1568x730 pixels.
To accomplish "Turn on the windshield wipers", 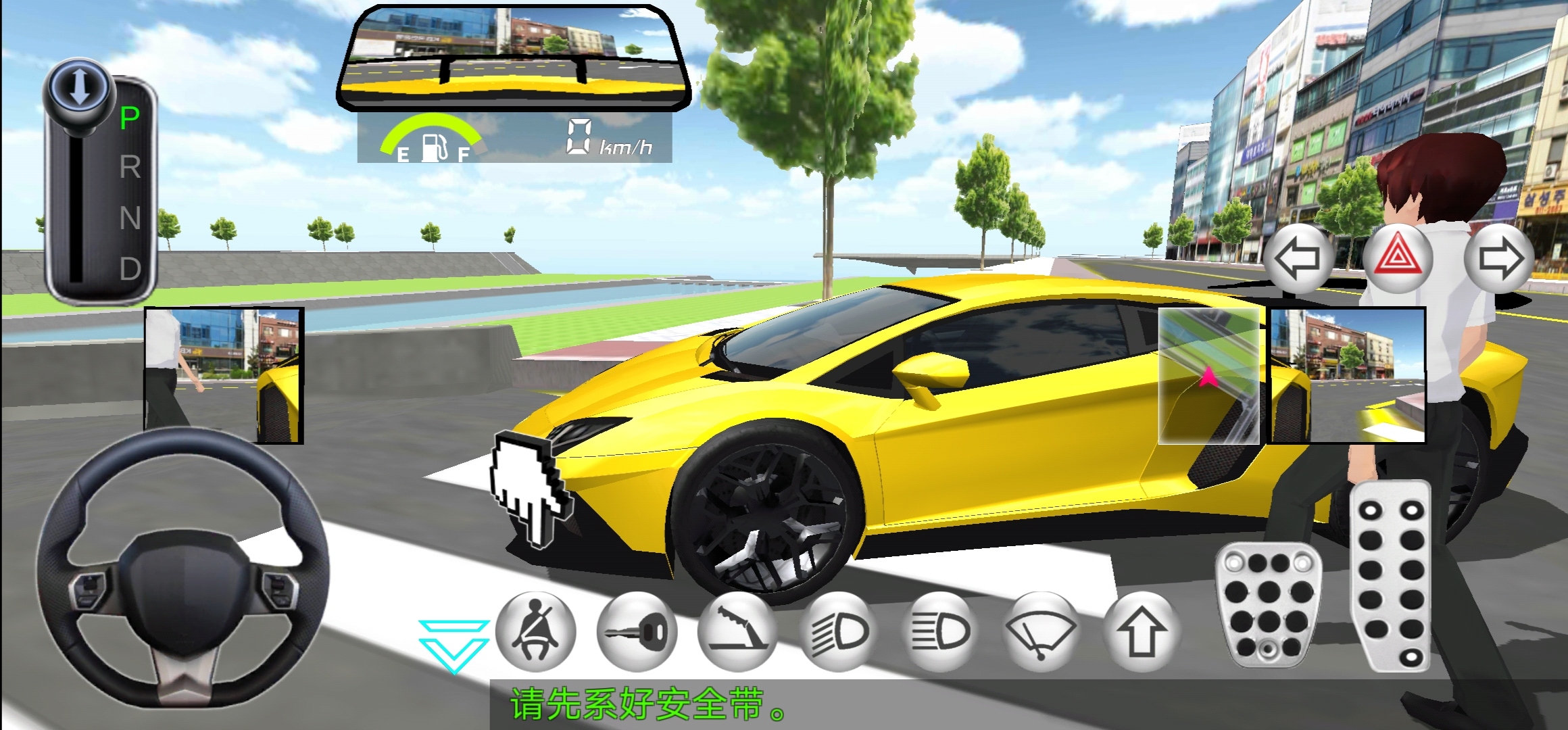I will click(1042, 633).
